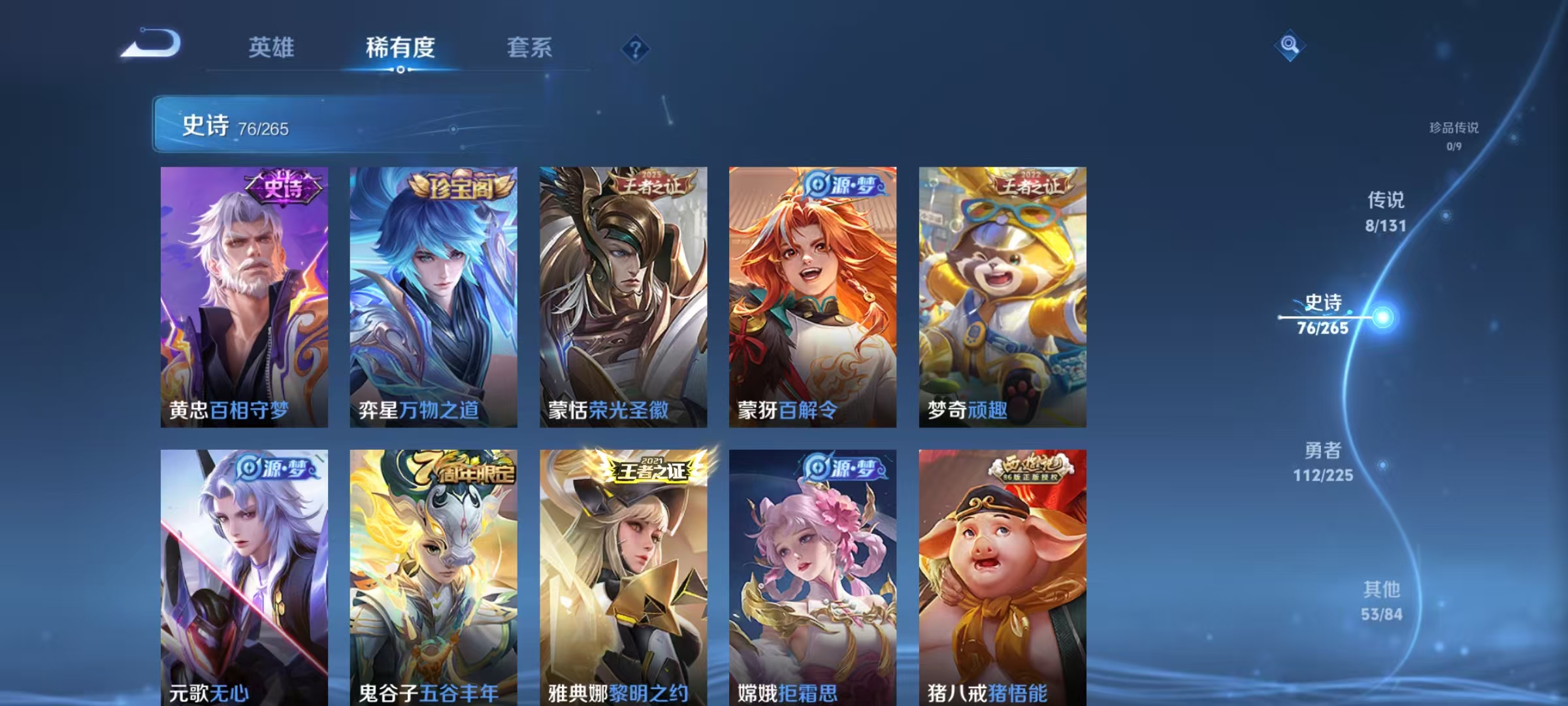Open the search with the magnifier icon

[1290, 46]
